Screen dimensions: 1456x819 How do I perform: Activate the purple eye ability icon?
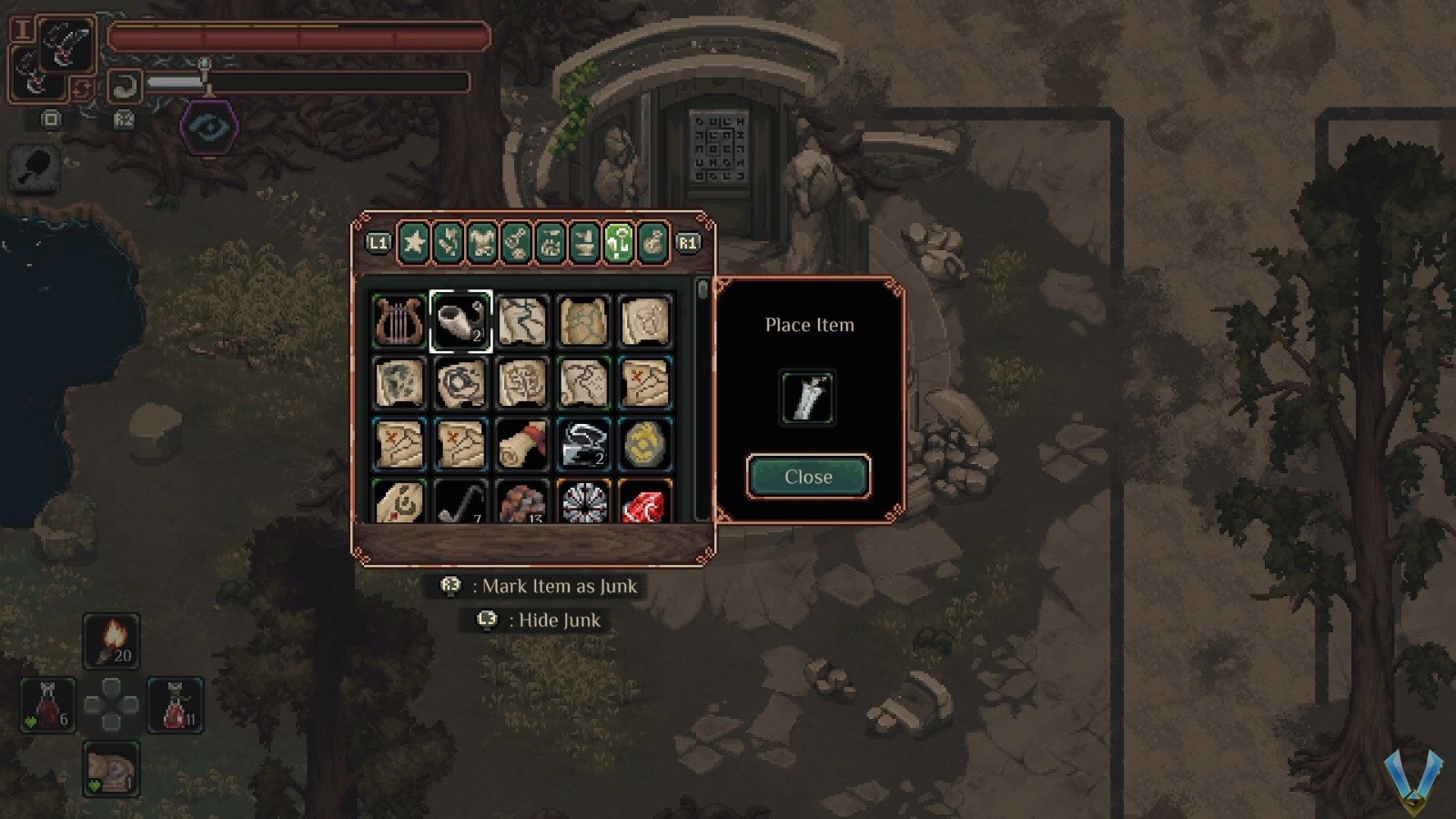[209, 126]
